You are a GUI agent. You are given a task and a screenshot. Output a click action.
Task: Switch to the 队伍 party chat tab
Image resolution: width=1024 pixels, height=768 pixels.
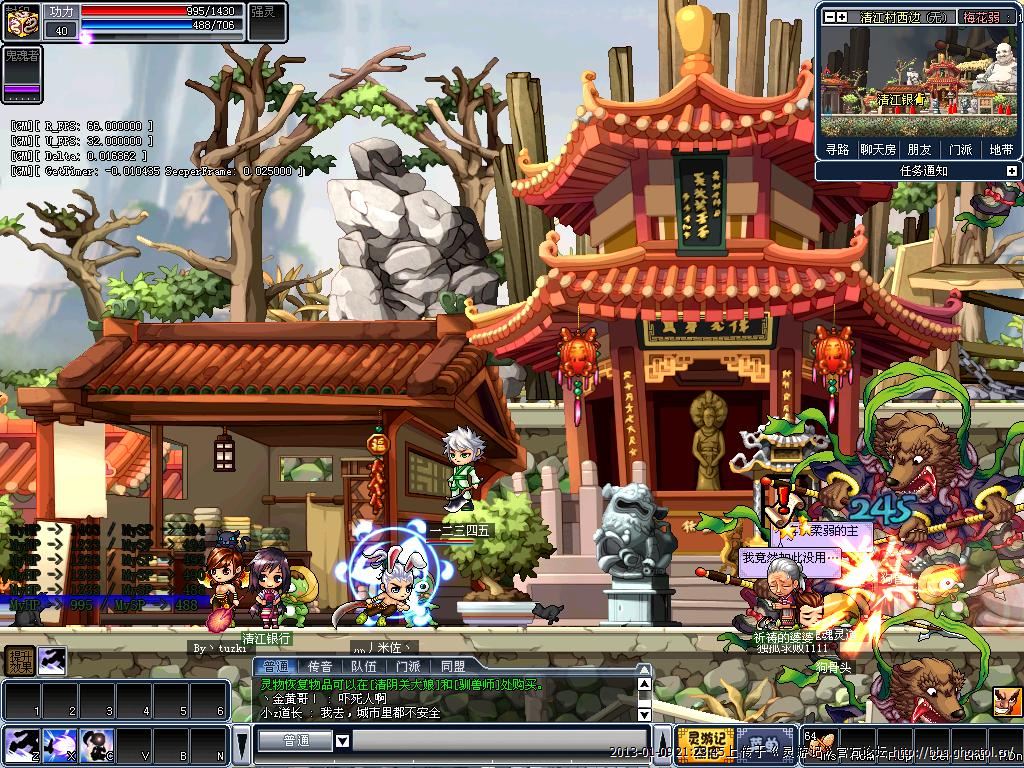[x=364, y=666]
